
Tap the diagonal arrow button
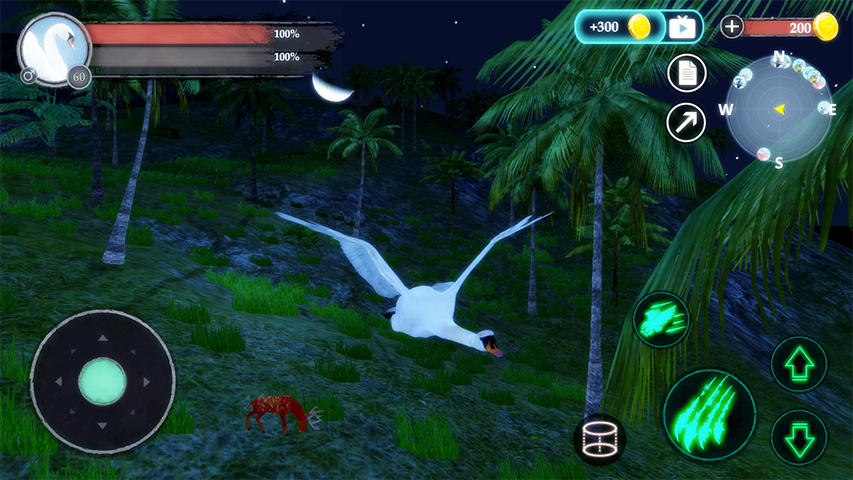click(x=686, y=122)
